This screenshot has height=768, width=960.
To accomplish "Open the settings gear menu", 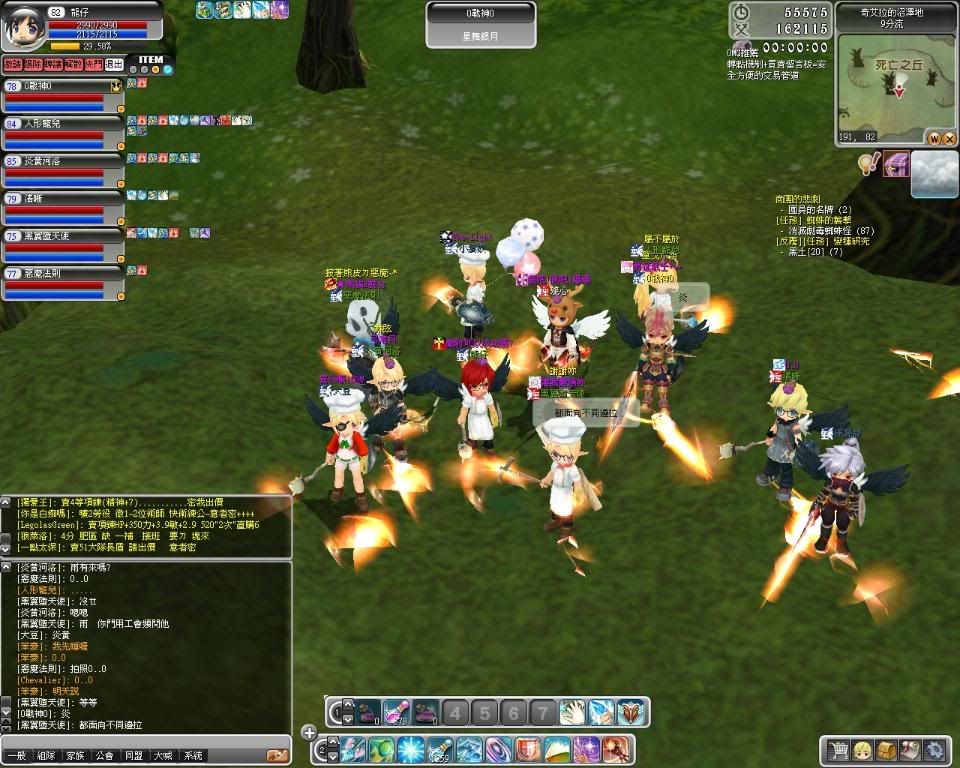I will (x=934, y=749).
